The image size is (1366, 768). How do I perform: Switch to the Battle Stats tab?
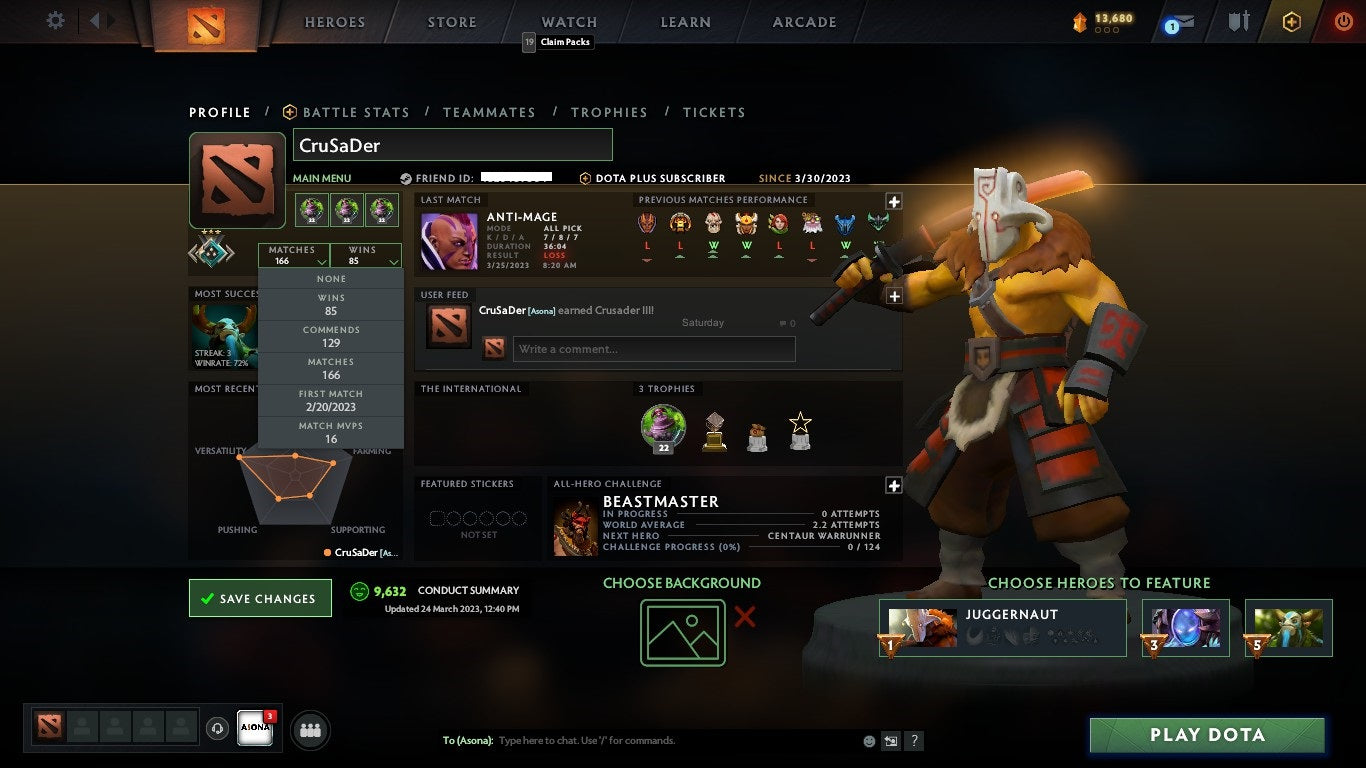point(356,112)
